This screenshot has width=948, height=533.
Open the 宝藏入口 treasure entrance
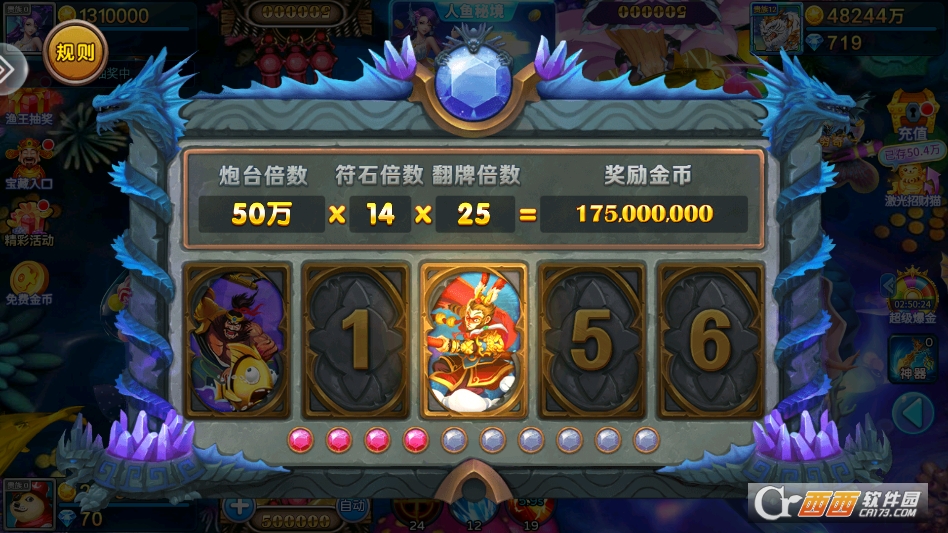tap(28, 165)
